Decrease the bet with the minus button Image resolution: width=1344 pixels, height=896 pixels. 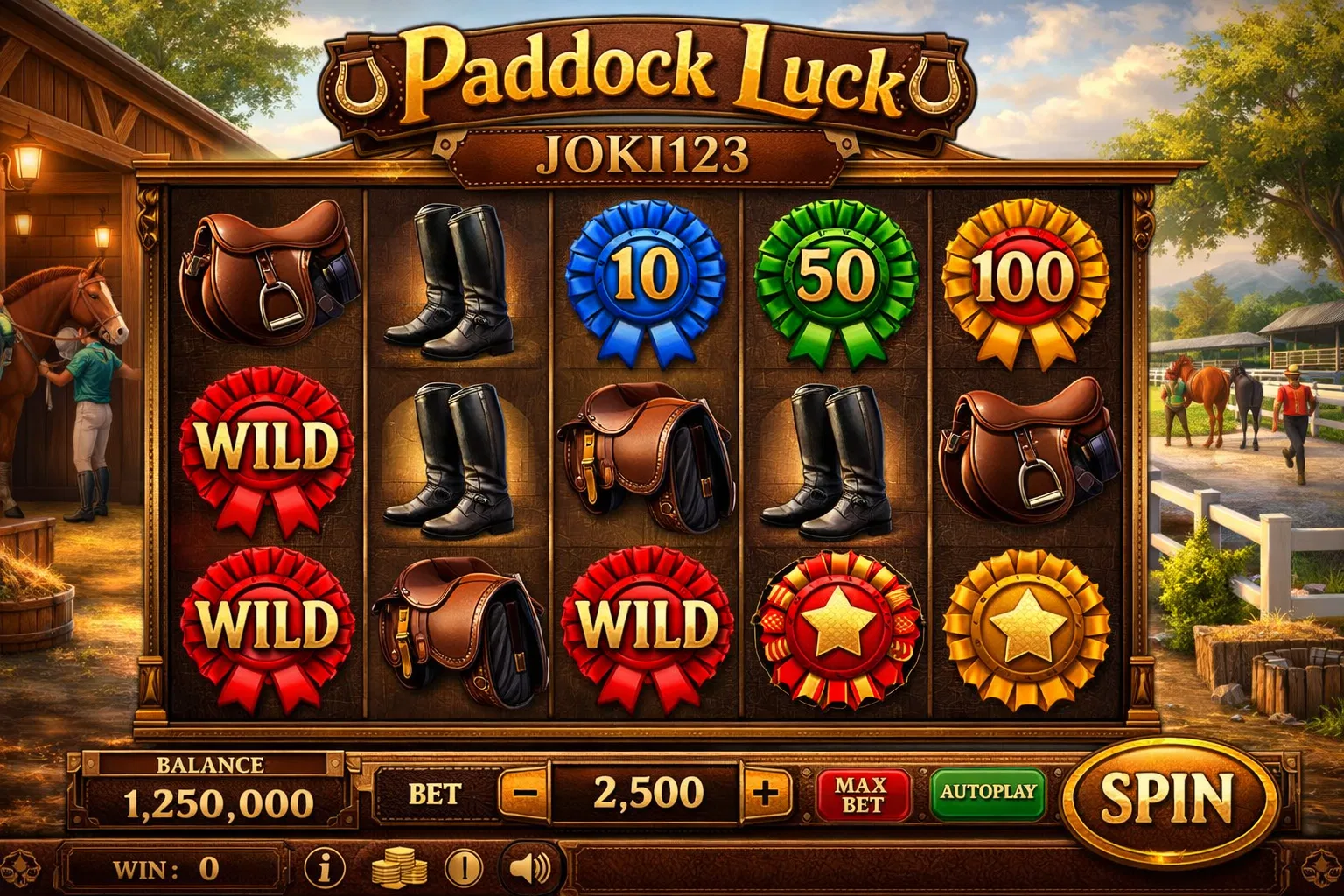click(525, 794)
